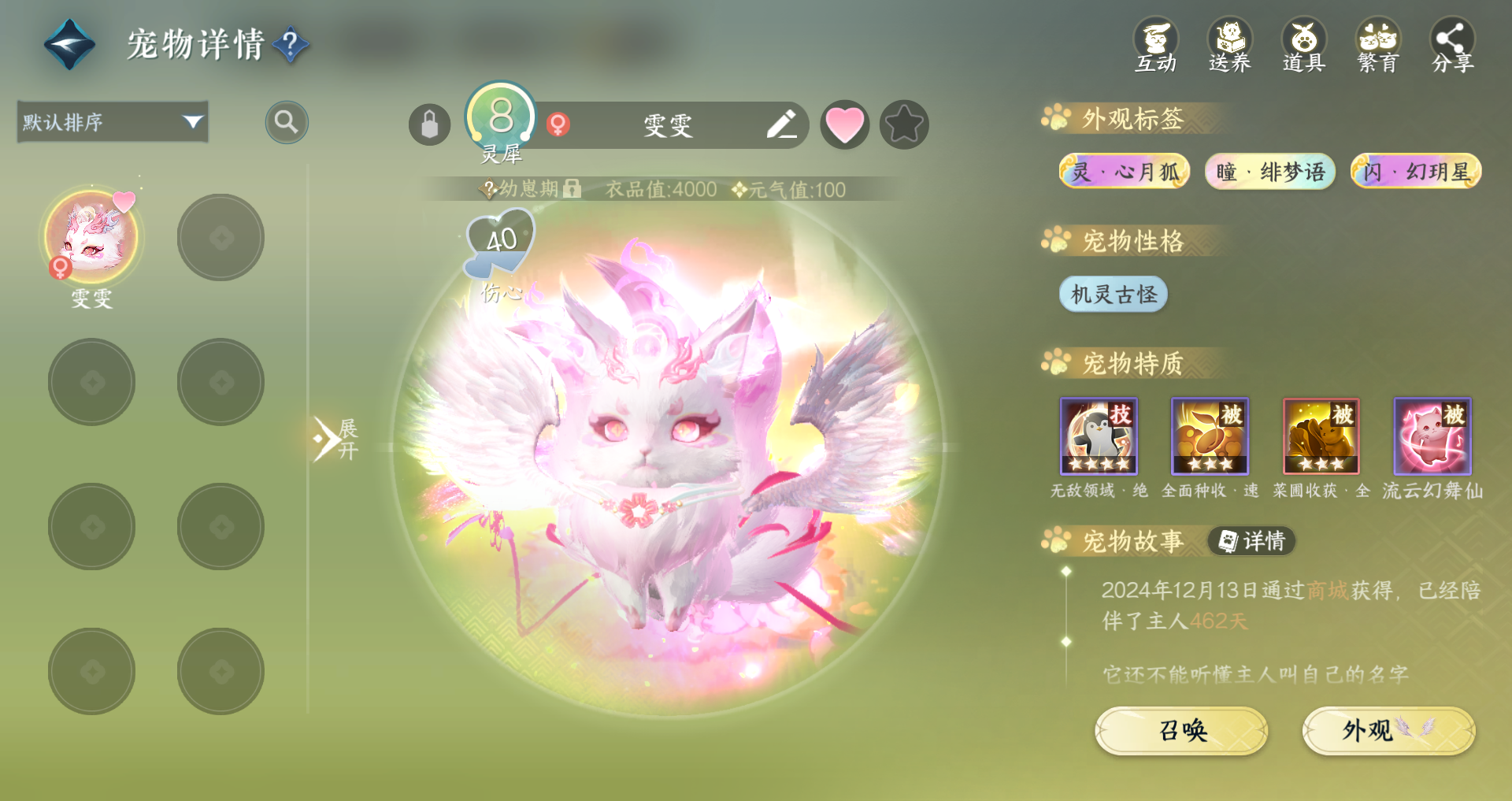Edit the pet name with pencil icon
This screenshot has height=801, width=1512.
(781, 124)
